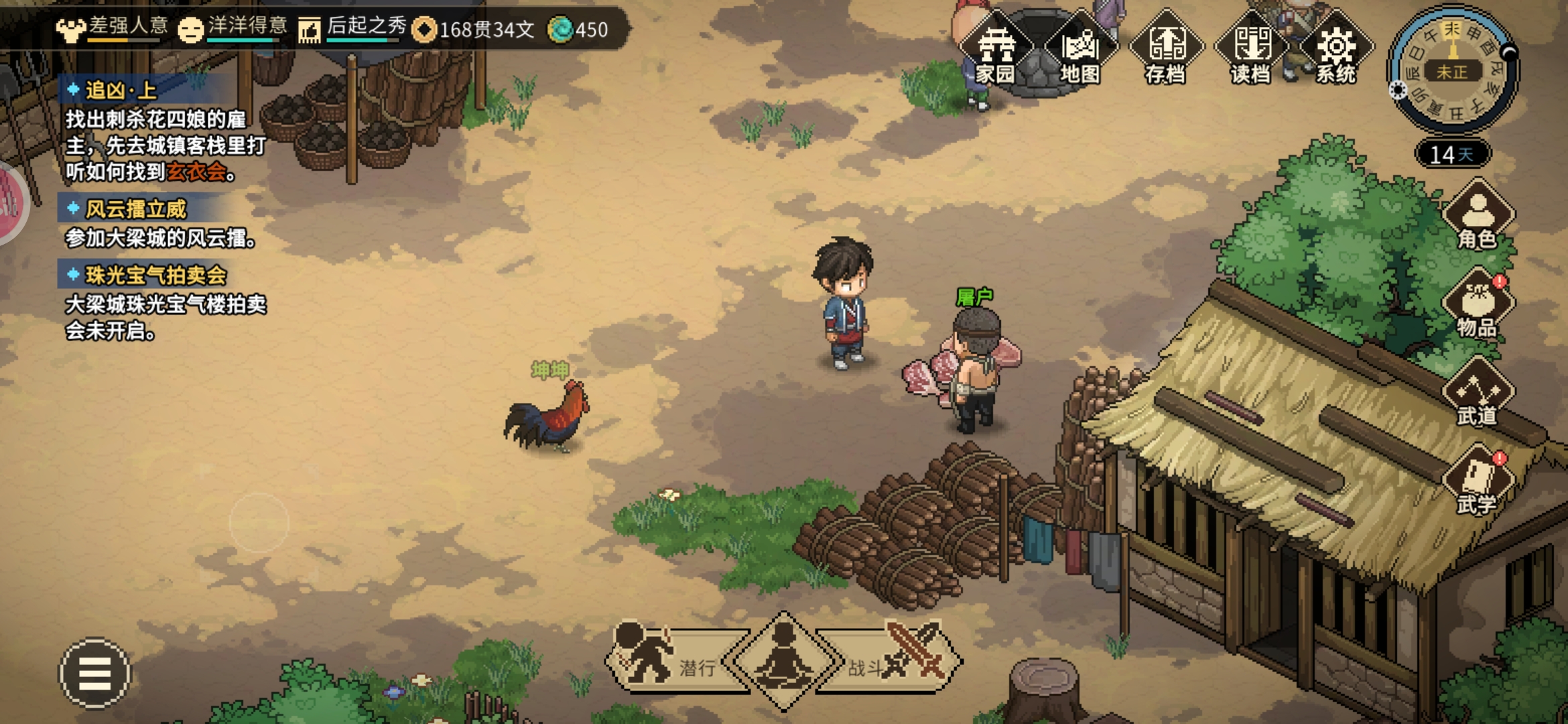Open the 家园 homestead menu

[995, 50]
